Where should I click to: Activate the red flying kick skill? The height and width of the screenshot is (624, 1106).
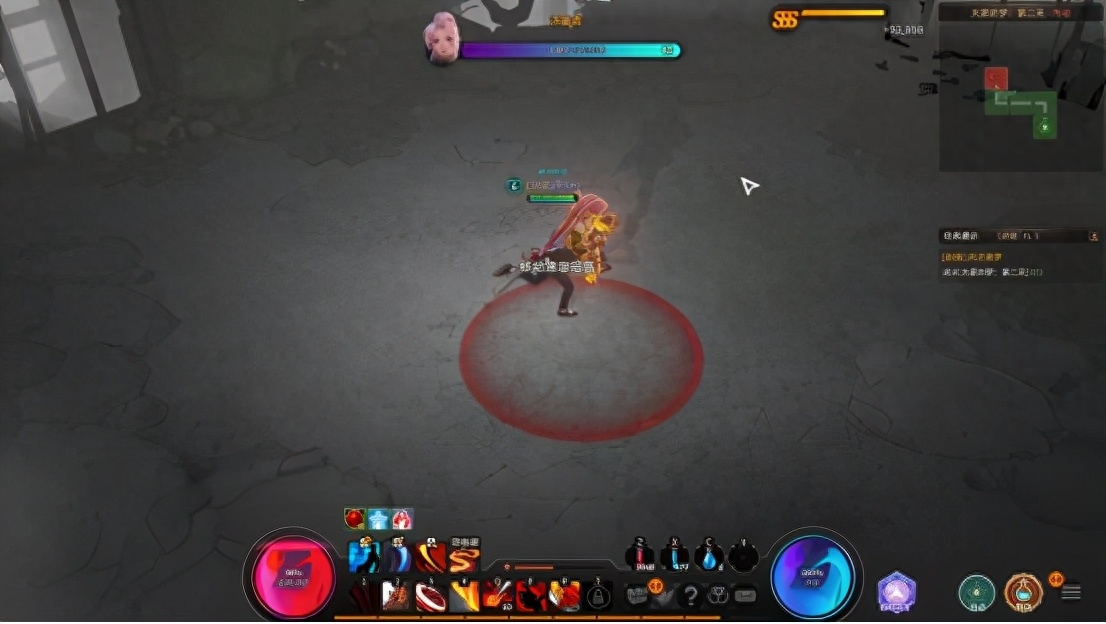click(x=531, y=596)
